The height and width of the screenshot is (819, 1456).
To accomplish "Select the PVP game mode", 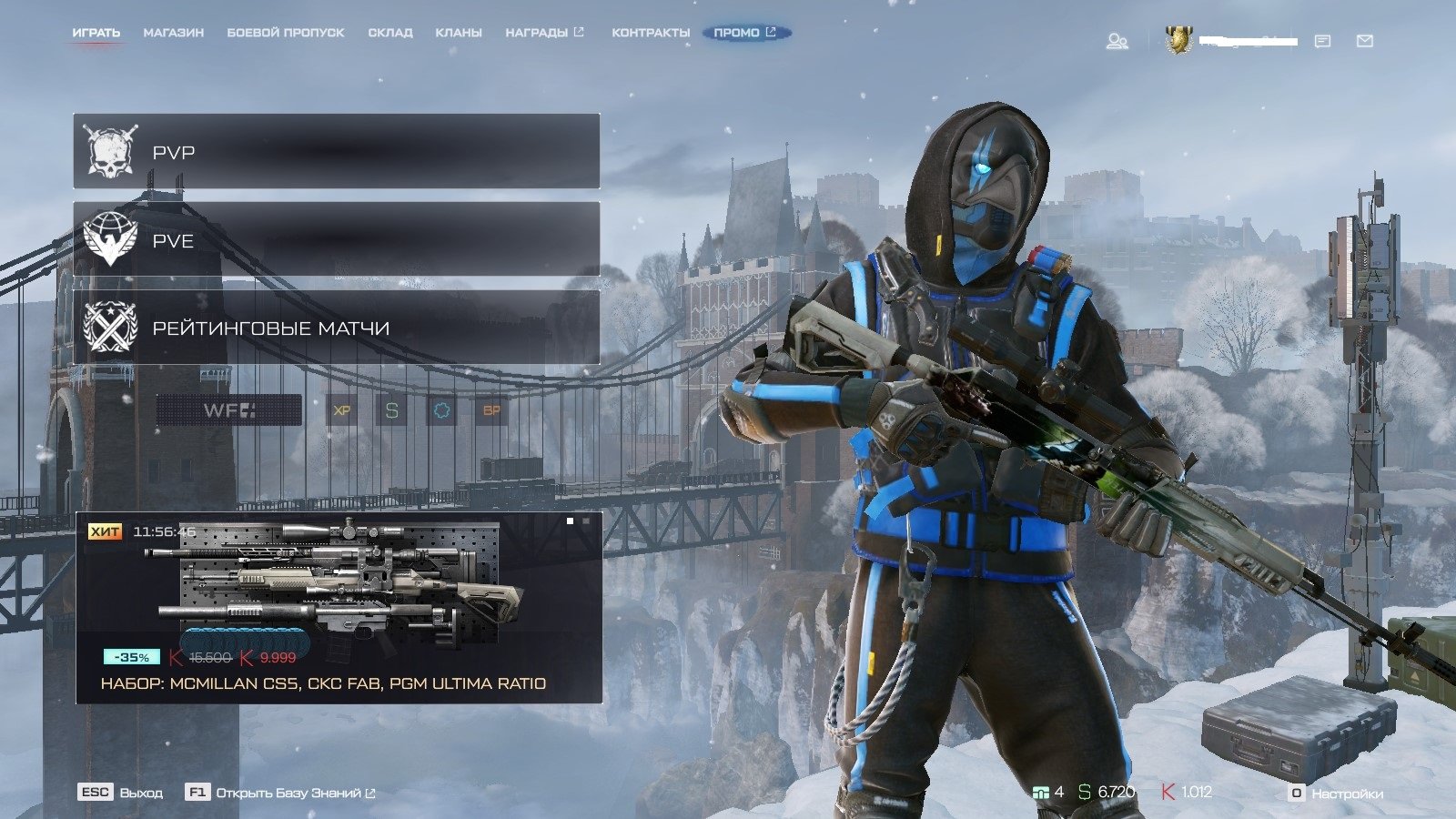I will (336, 151).
